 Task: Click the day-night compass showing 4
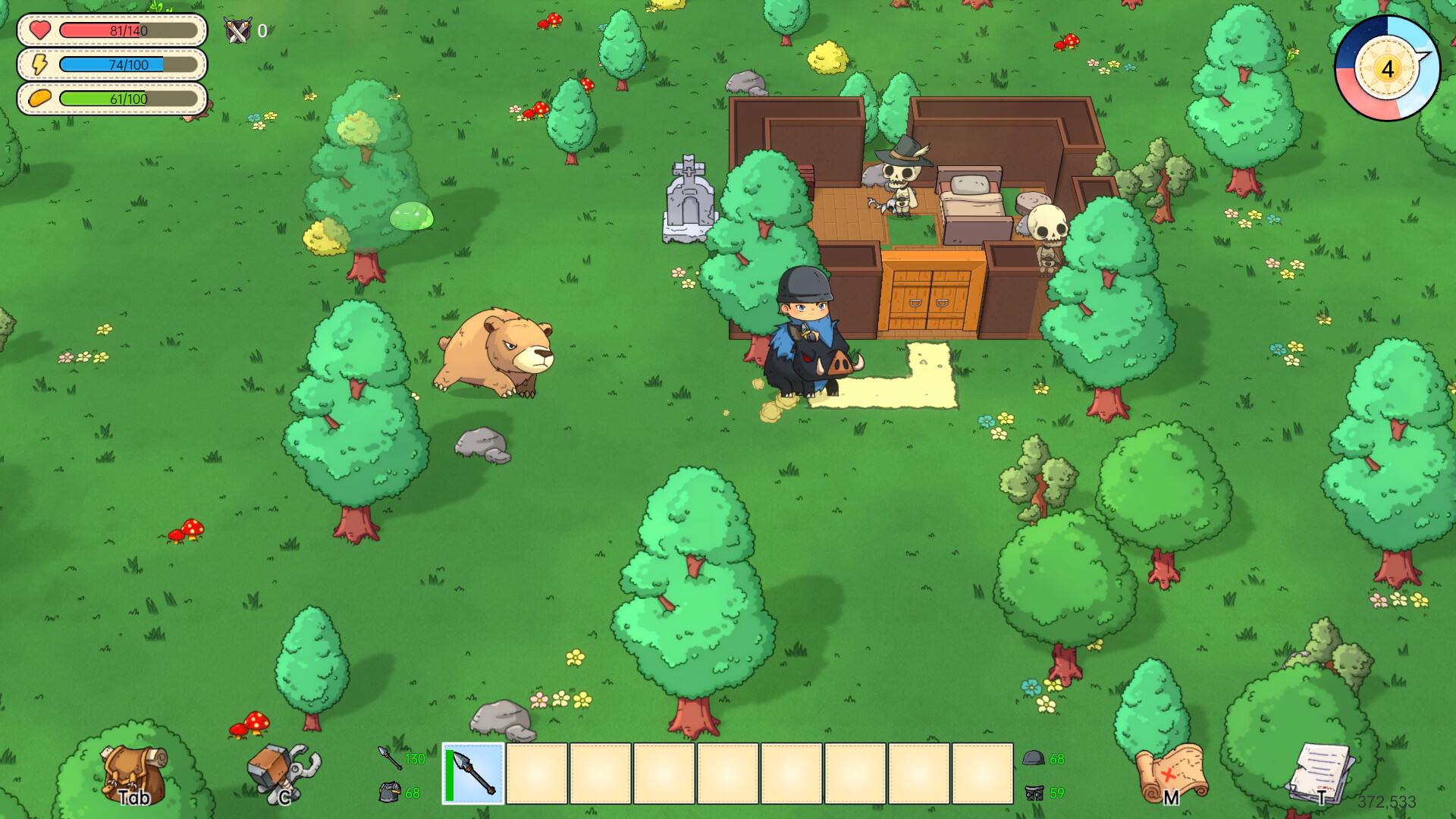pos(1388,69)
